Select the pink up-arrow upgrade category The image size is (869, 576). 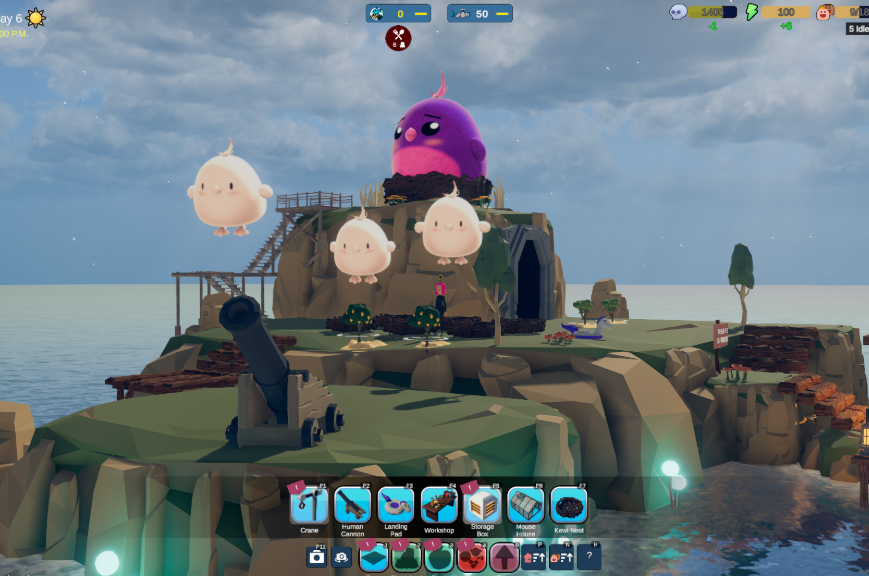click(504, 557)
